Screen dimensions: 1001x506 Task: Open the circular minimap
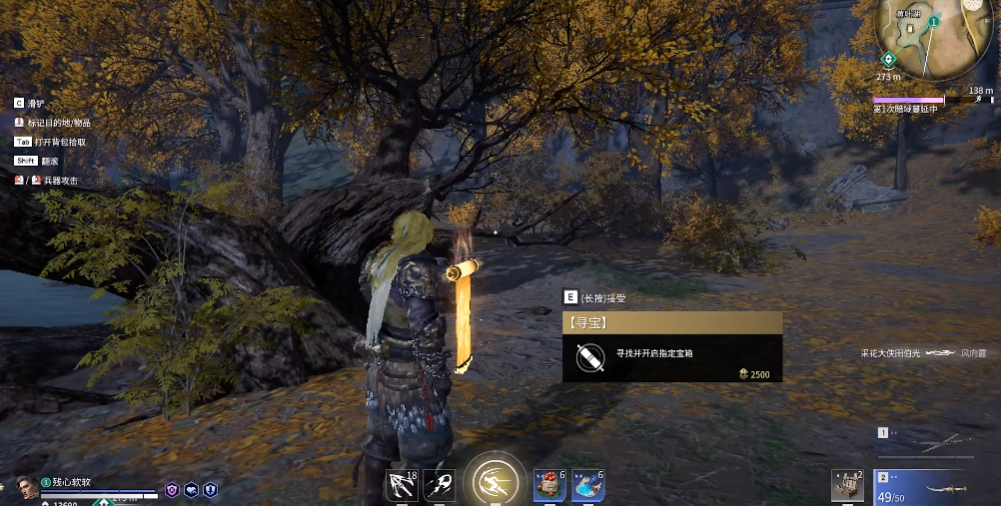tap(932, 38)
